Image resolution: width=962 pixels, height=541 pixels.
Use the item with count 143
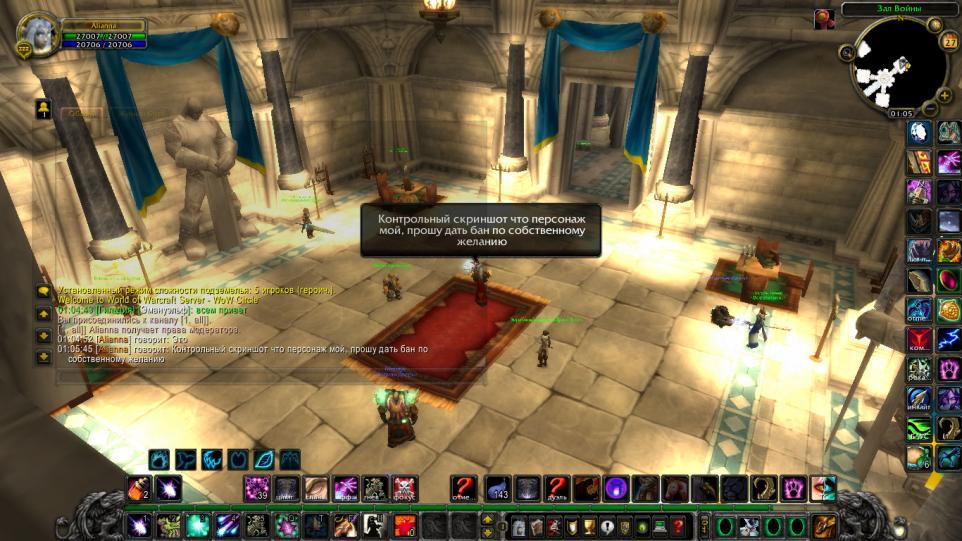point(498,488)
